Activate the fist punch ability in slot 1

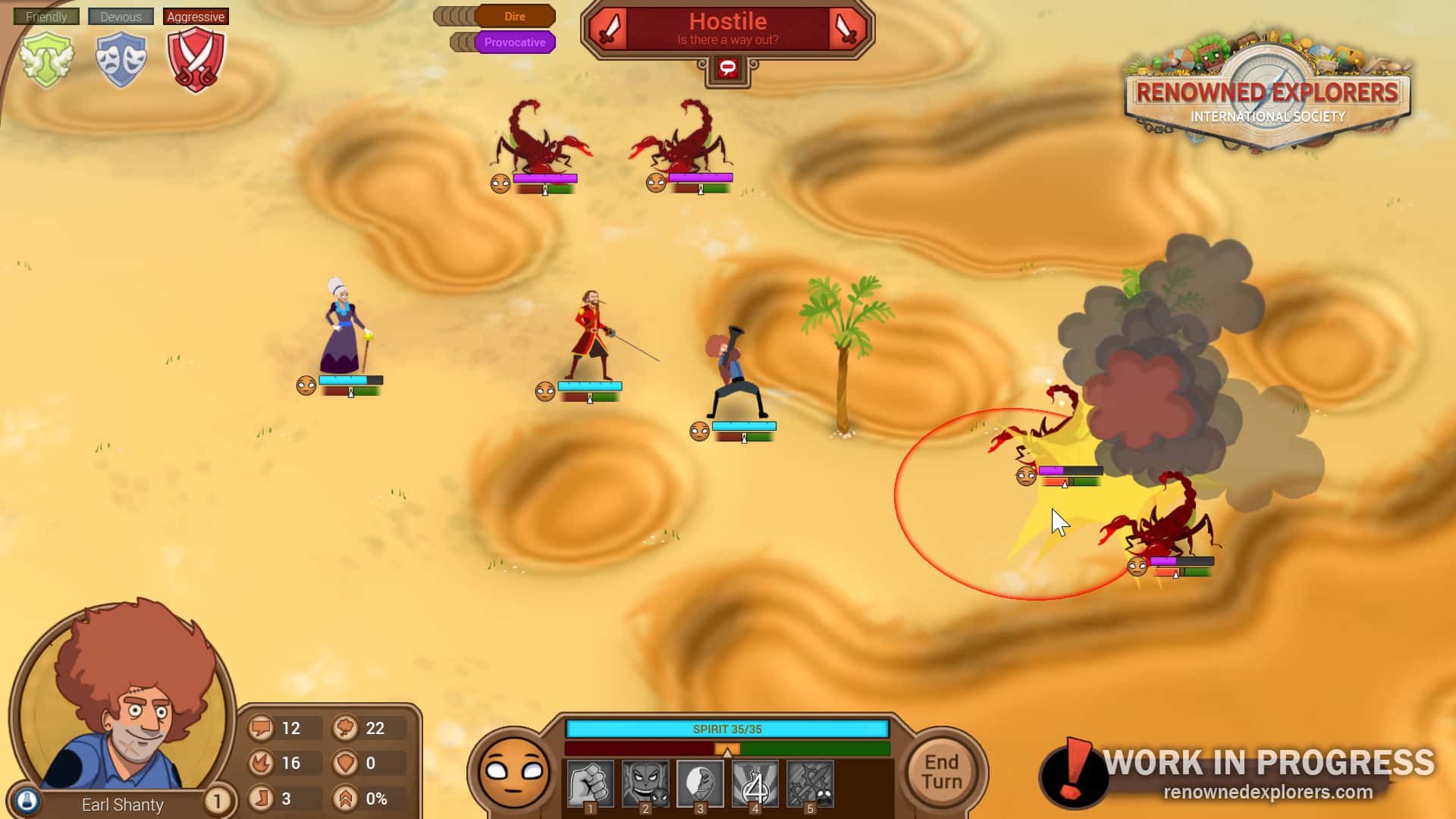click(x=590, y=784)
